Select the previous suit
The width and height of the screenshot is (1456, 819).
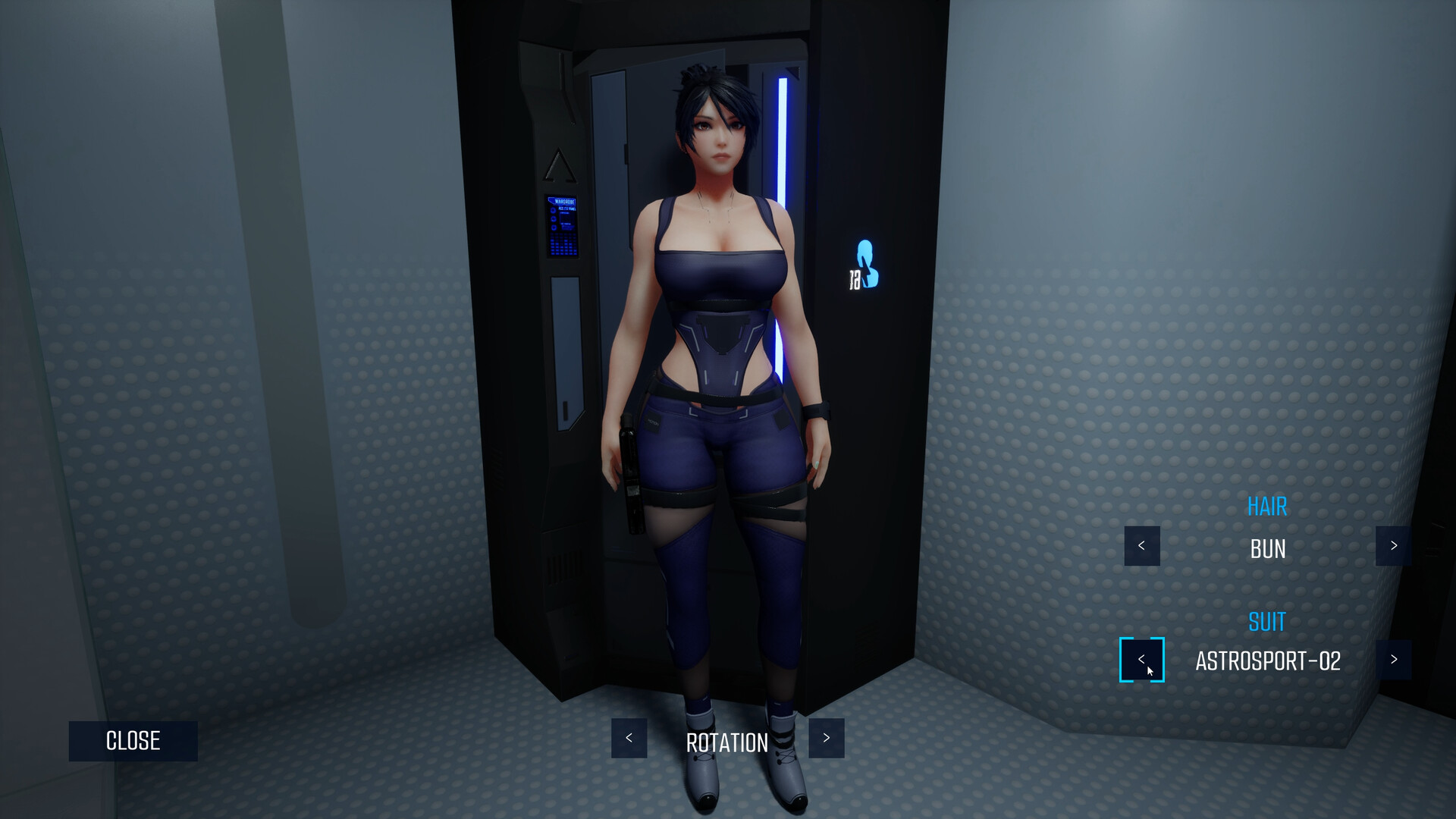(x=1141, y=660)
